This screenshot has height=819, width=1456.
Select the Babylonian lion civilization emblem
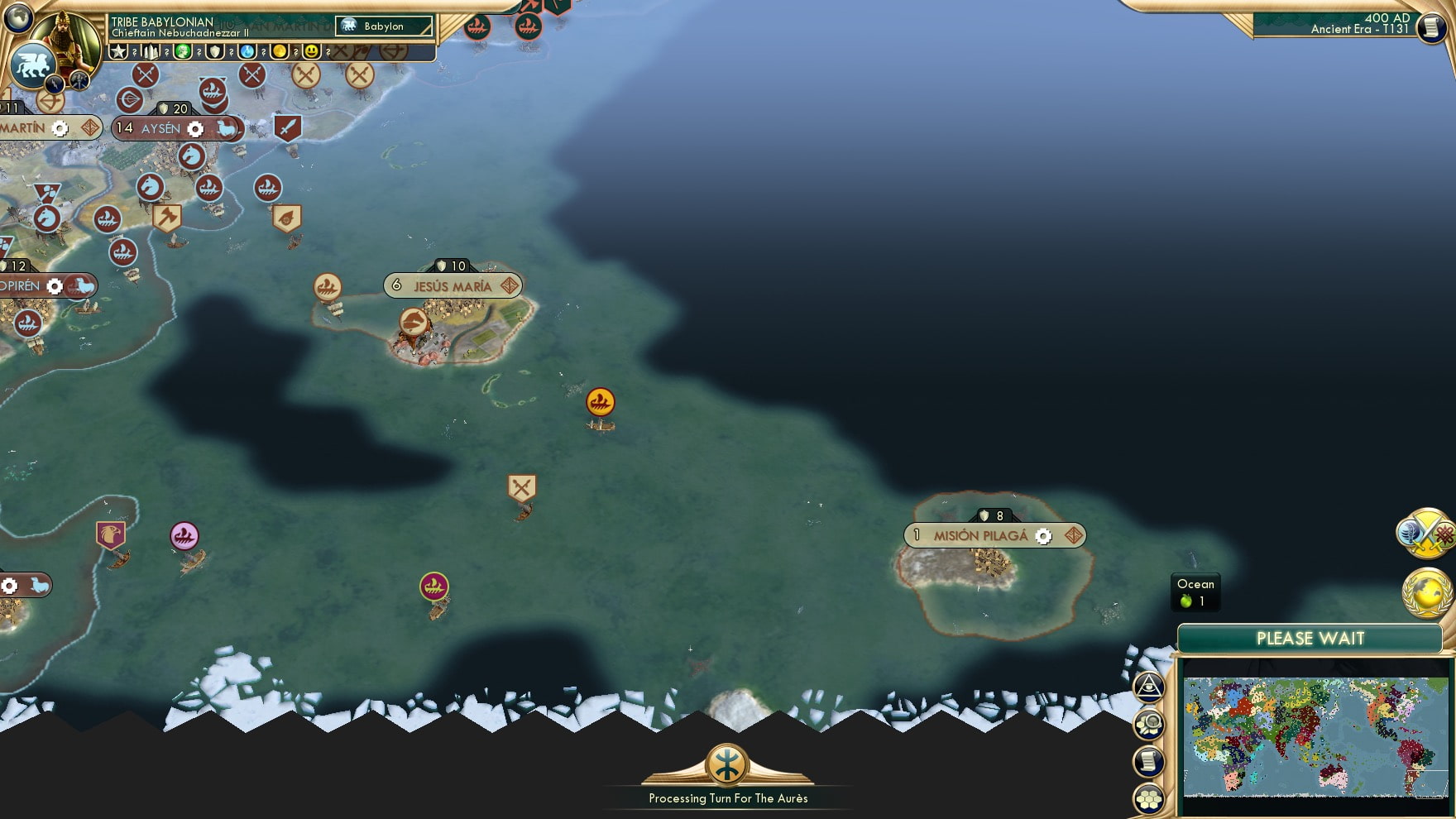click(x=35, y=65)
